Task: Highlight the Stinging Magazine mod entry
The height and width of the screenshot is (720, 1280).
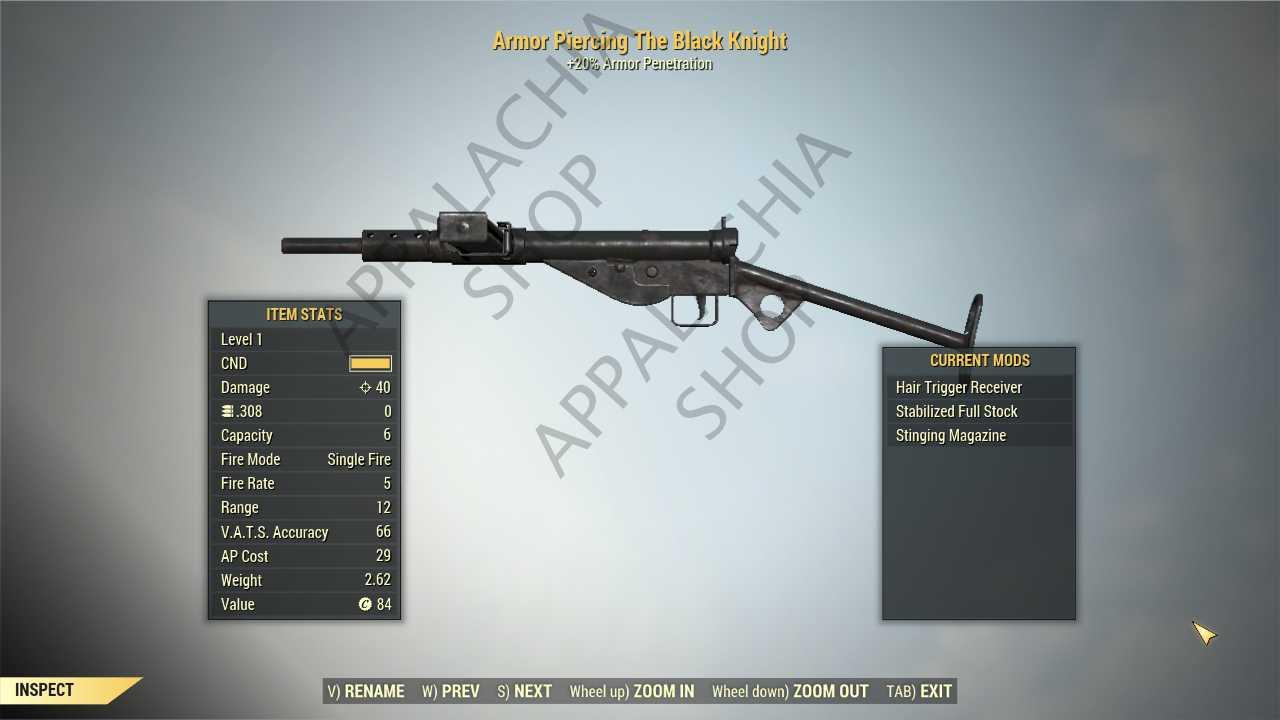Action: pos(951,435)
